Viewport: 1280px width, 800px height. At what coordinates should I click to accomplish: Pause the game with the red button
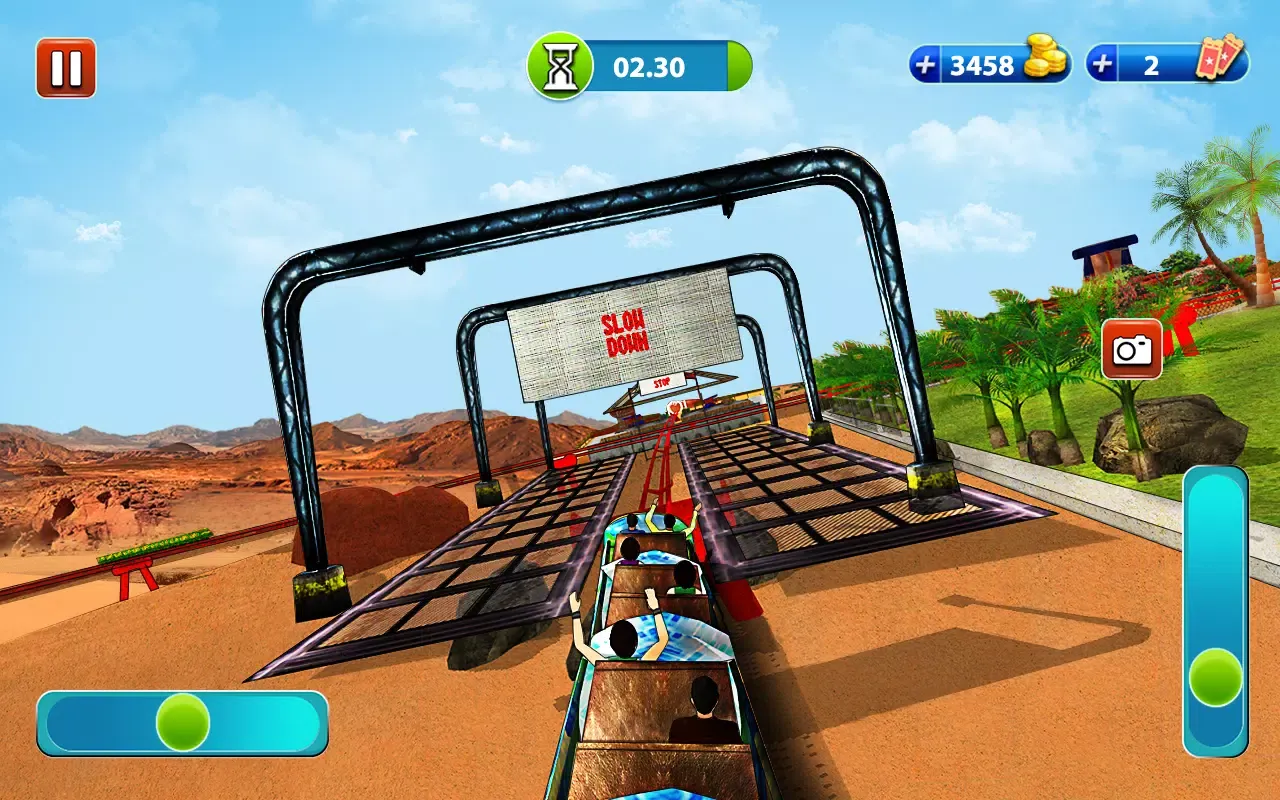click(66, 68)
